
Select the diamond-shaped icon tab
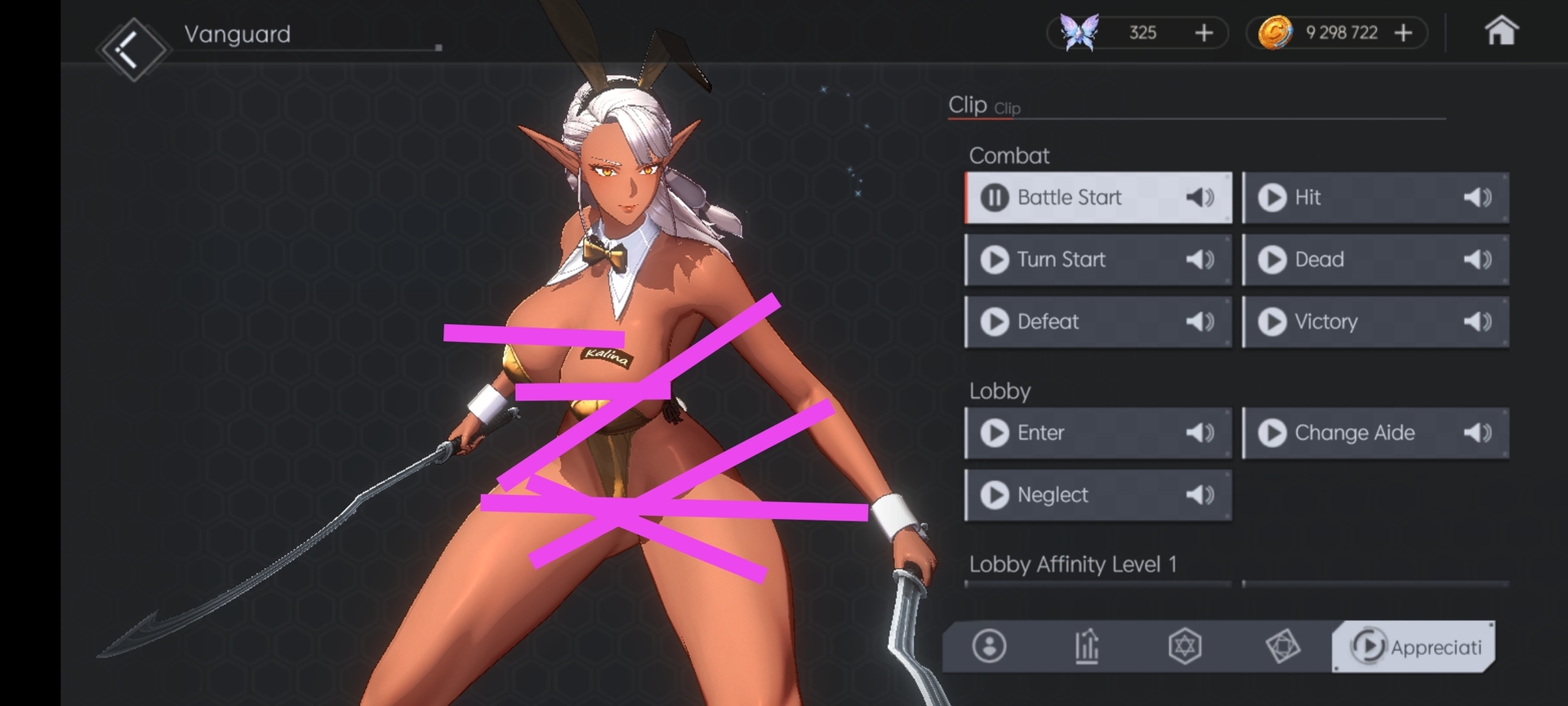coord(1282,646)
